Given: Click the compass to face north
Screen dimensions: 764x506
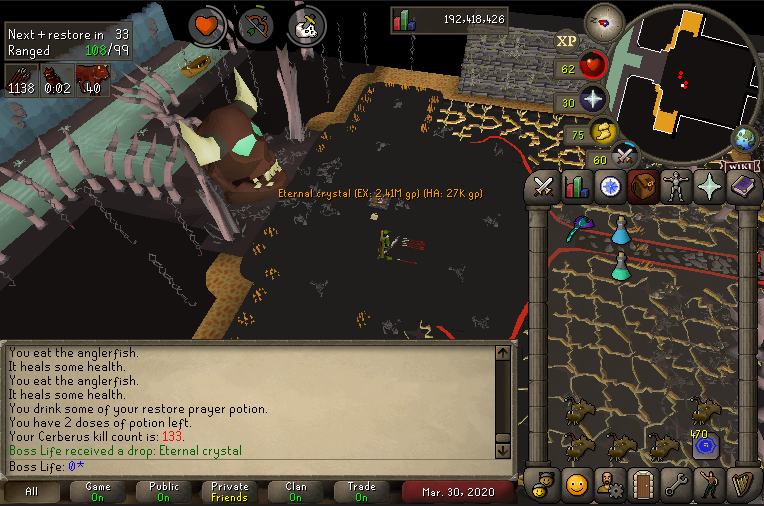Looking at the screenshot, I should pyautogui.click(x=603, y=20).
